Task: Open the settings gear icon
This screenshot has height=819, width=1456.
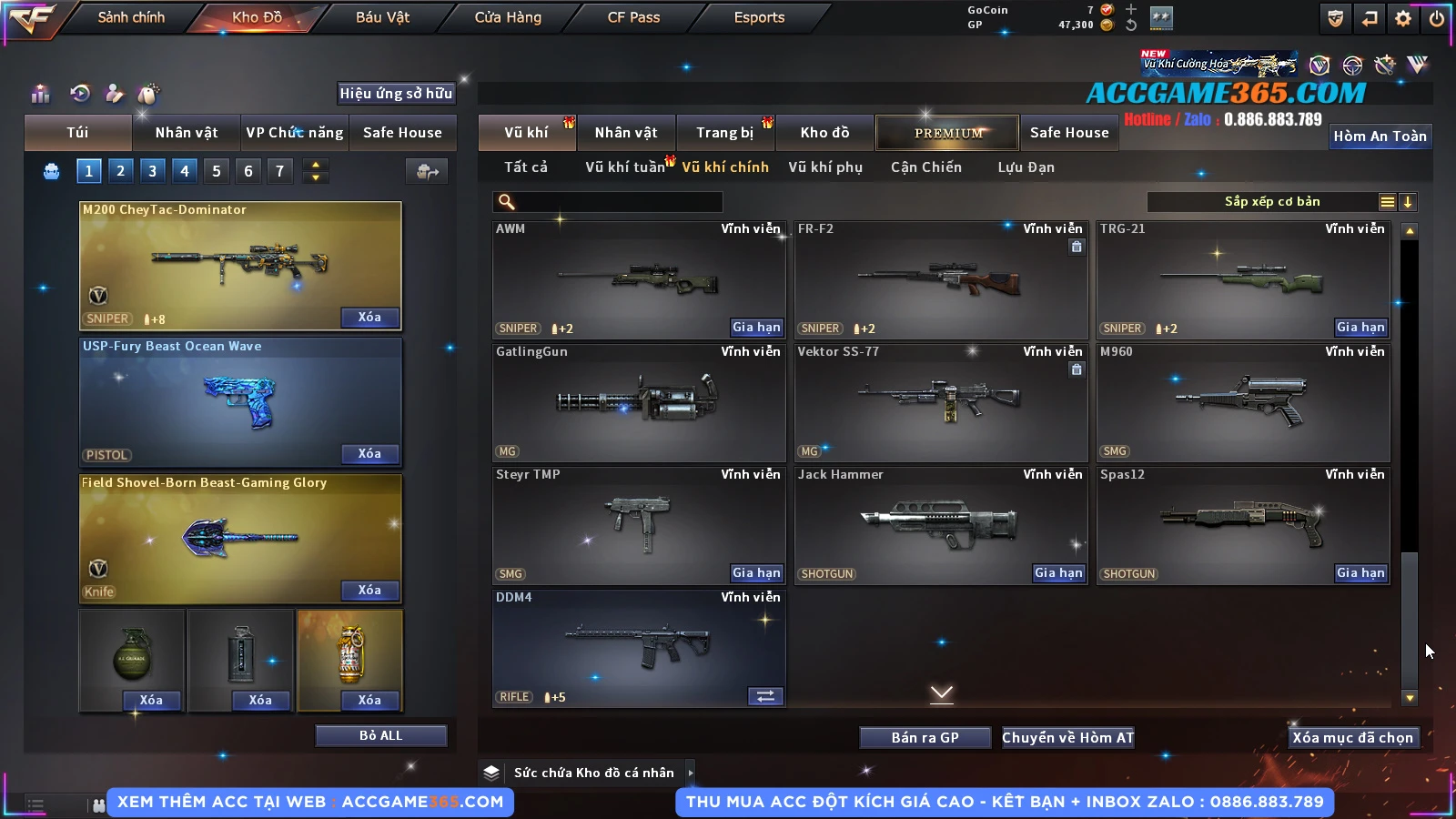Action: point(1403,18)
